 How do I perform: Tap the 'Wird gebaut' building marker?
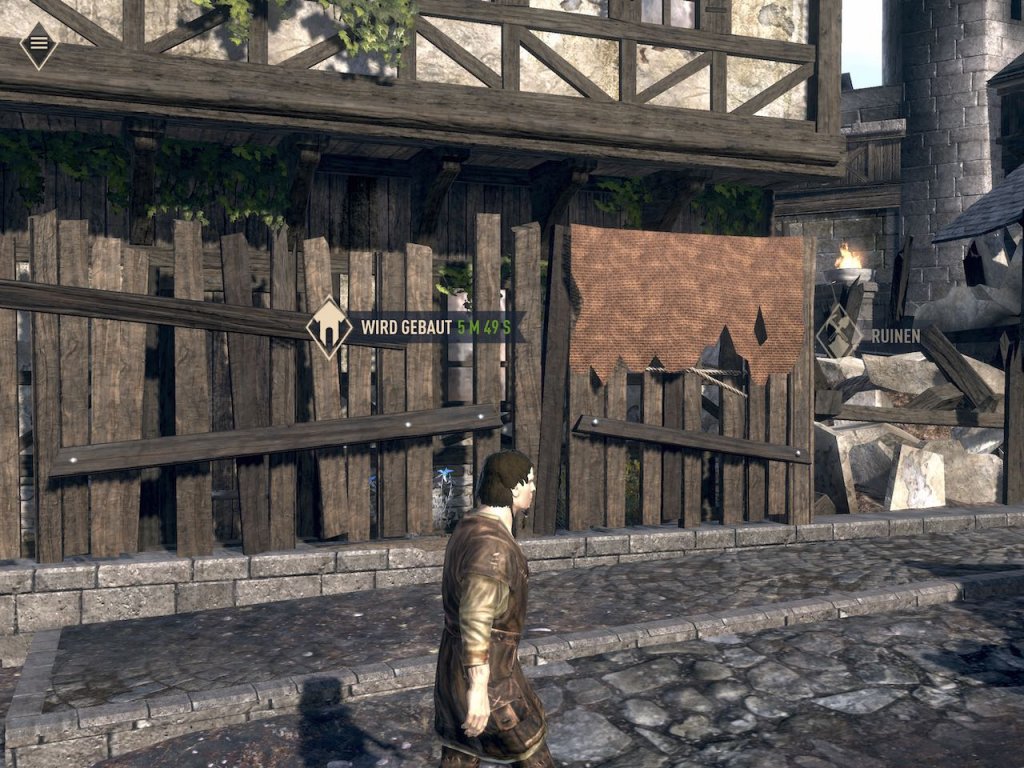click(329, 327)
